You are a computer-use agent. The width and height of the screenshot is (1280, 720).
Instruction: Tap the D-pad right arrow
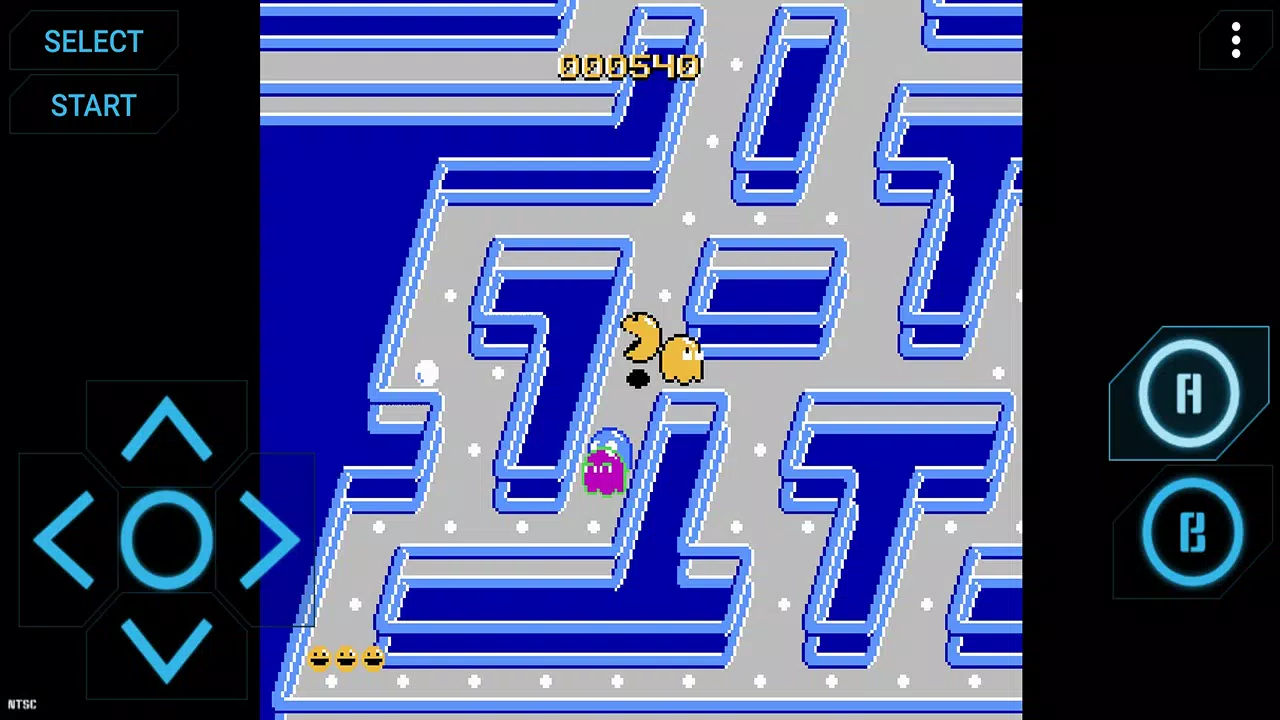(268, 540)
